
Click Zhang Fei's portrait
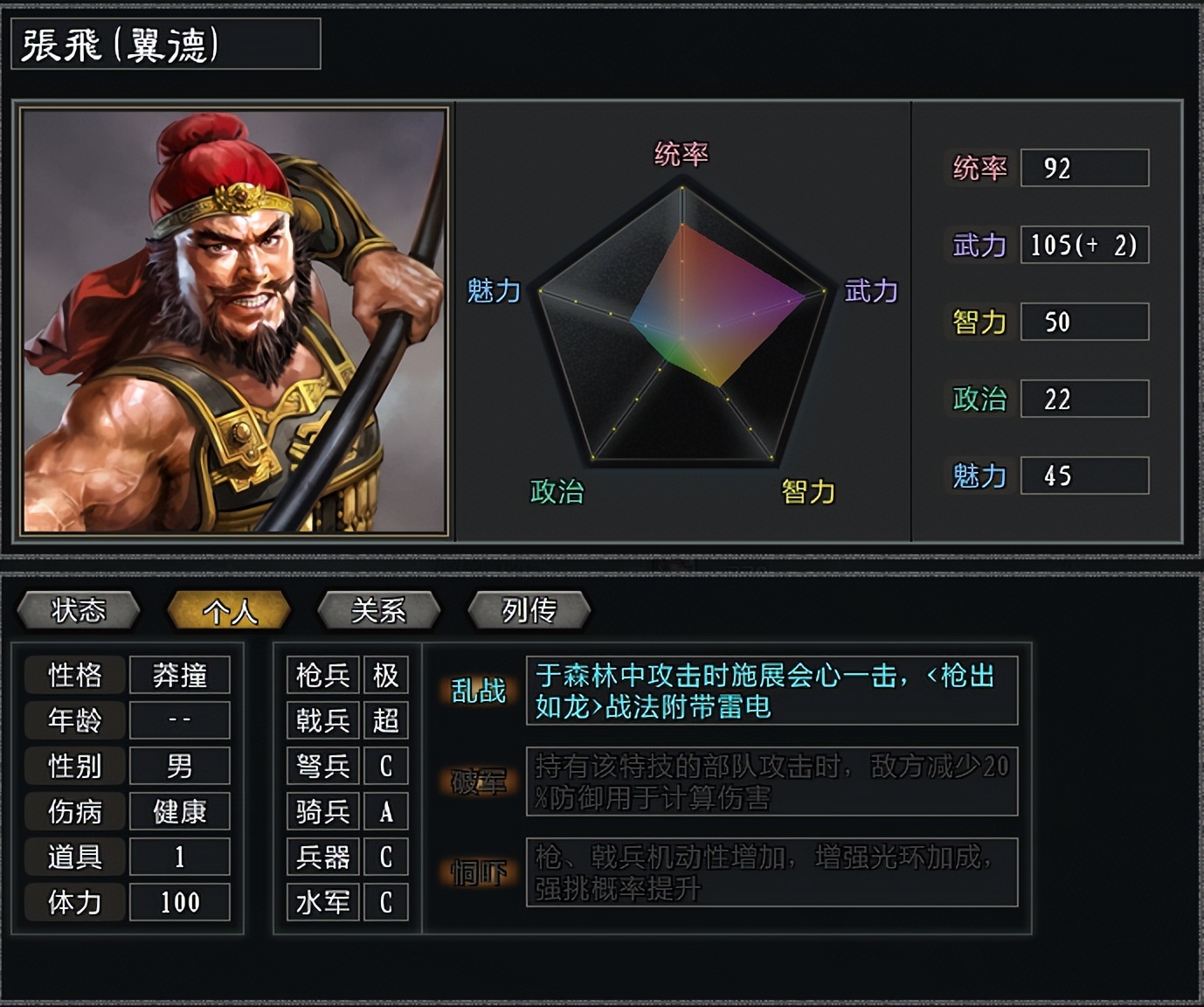234,321
